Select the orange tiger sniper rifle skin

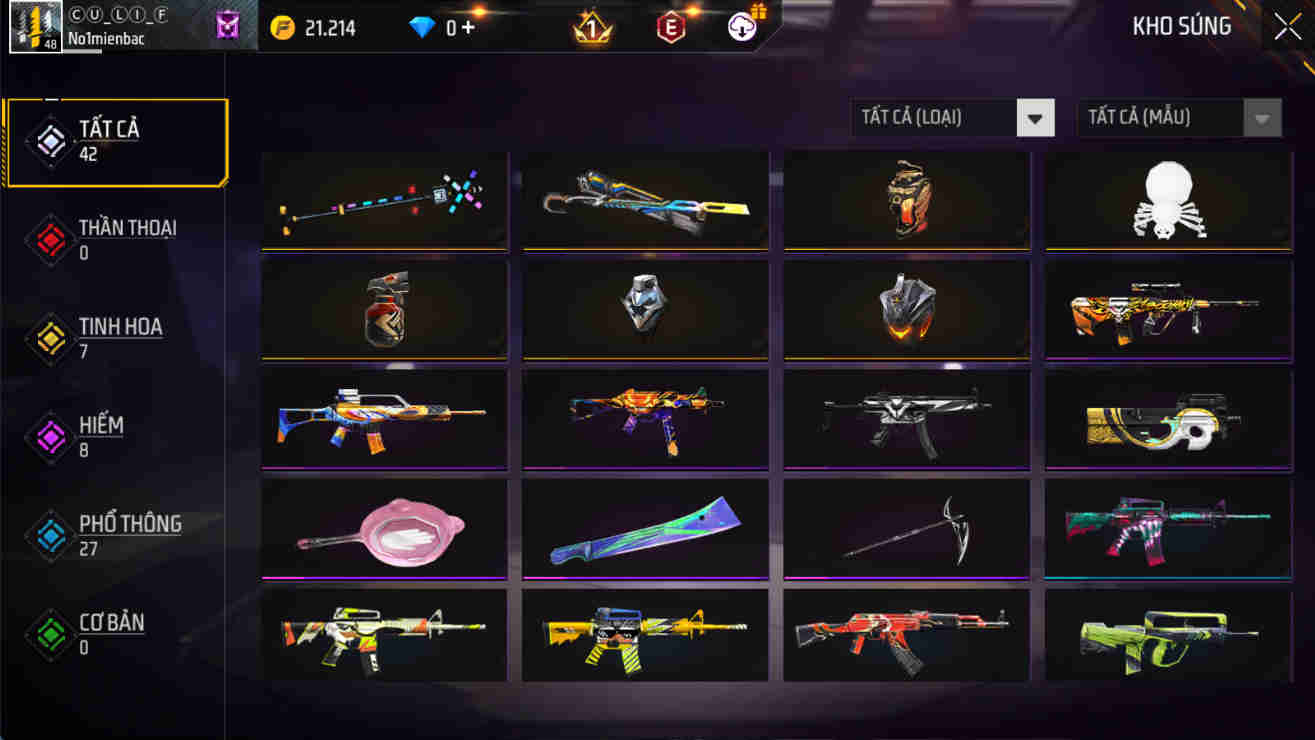click(1166, 309)
